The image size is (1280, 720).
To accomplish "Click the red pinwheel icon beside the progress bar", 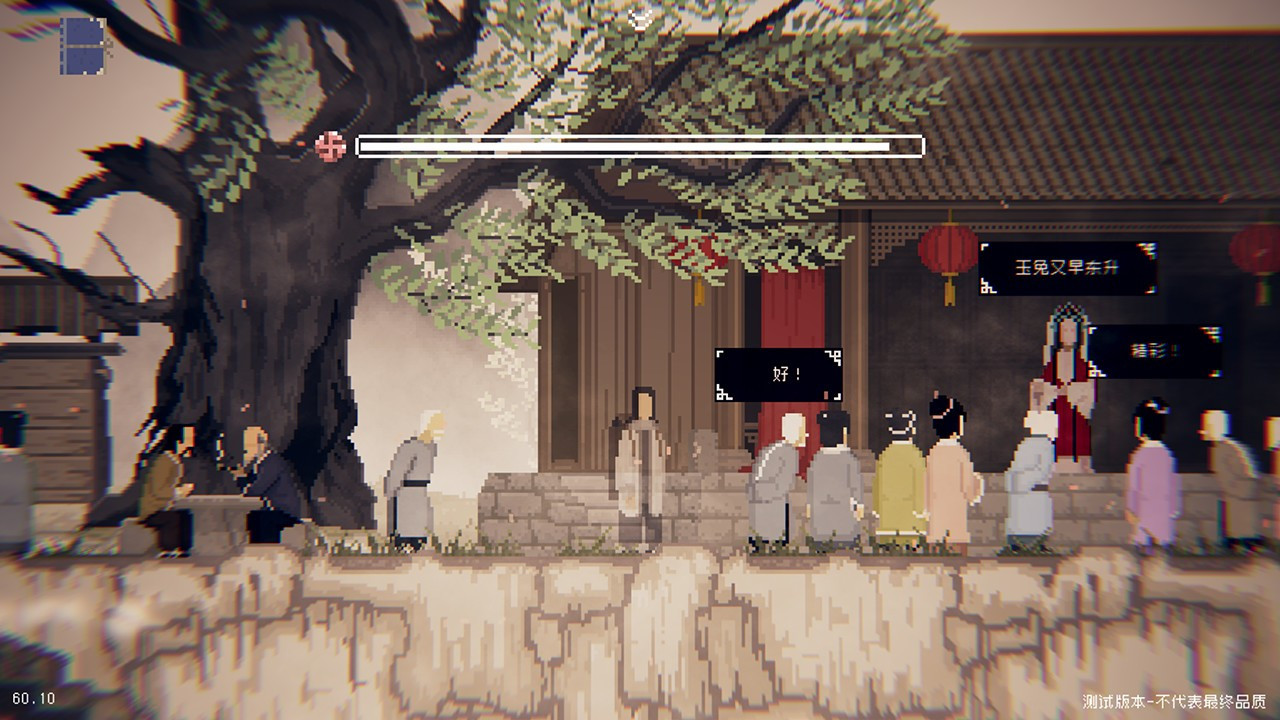I will [330, 146].
